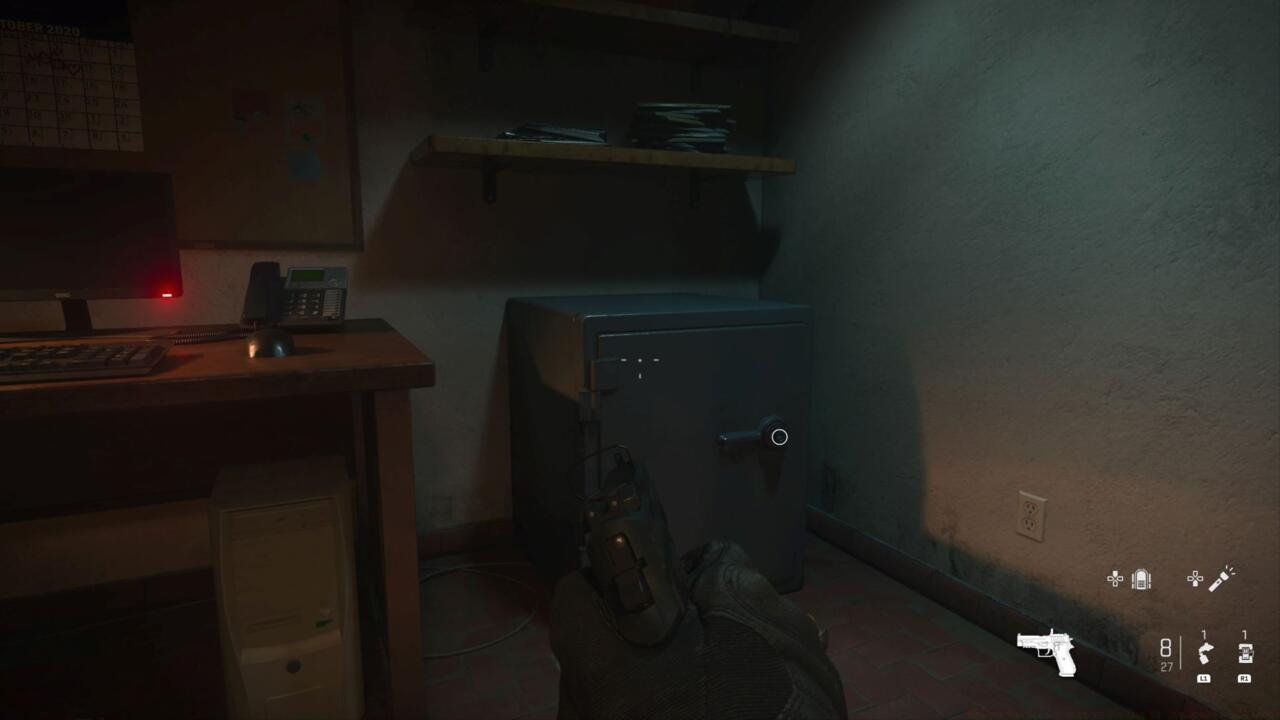Click the d-pad prompt beside the flashlight
1280x720 pixels.
tap(1197, 578)
